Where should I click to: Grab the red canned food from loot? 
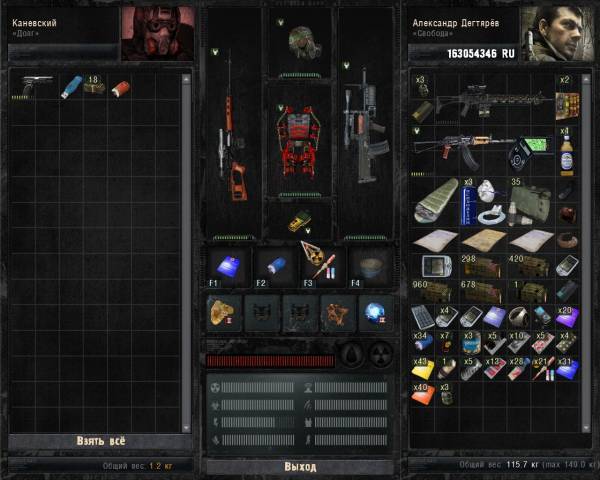point(120,88)
